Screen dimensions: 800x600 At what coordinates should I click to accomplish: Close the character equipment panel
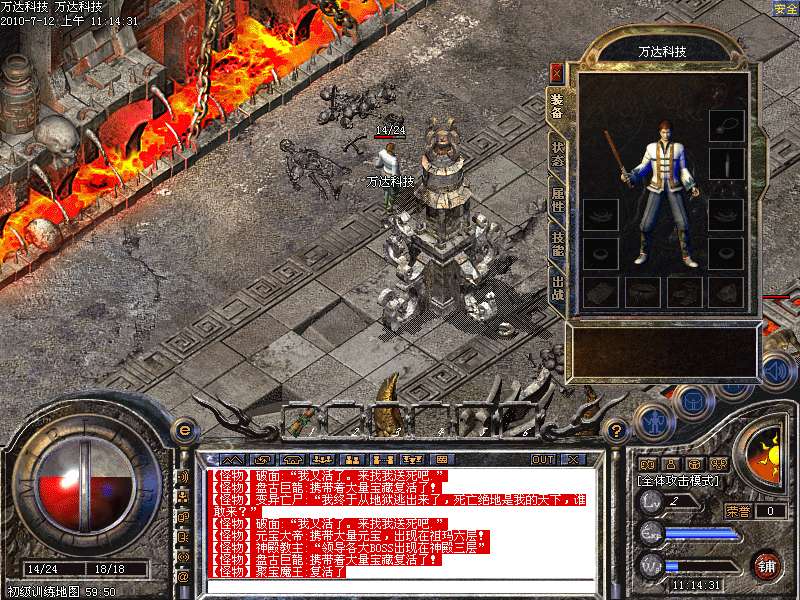coord(556,72)
